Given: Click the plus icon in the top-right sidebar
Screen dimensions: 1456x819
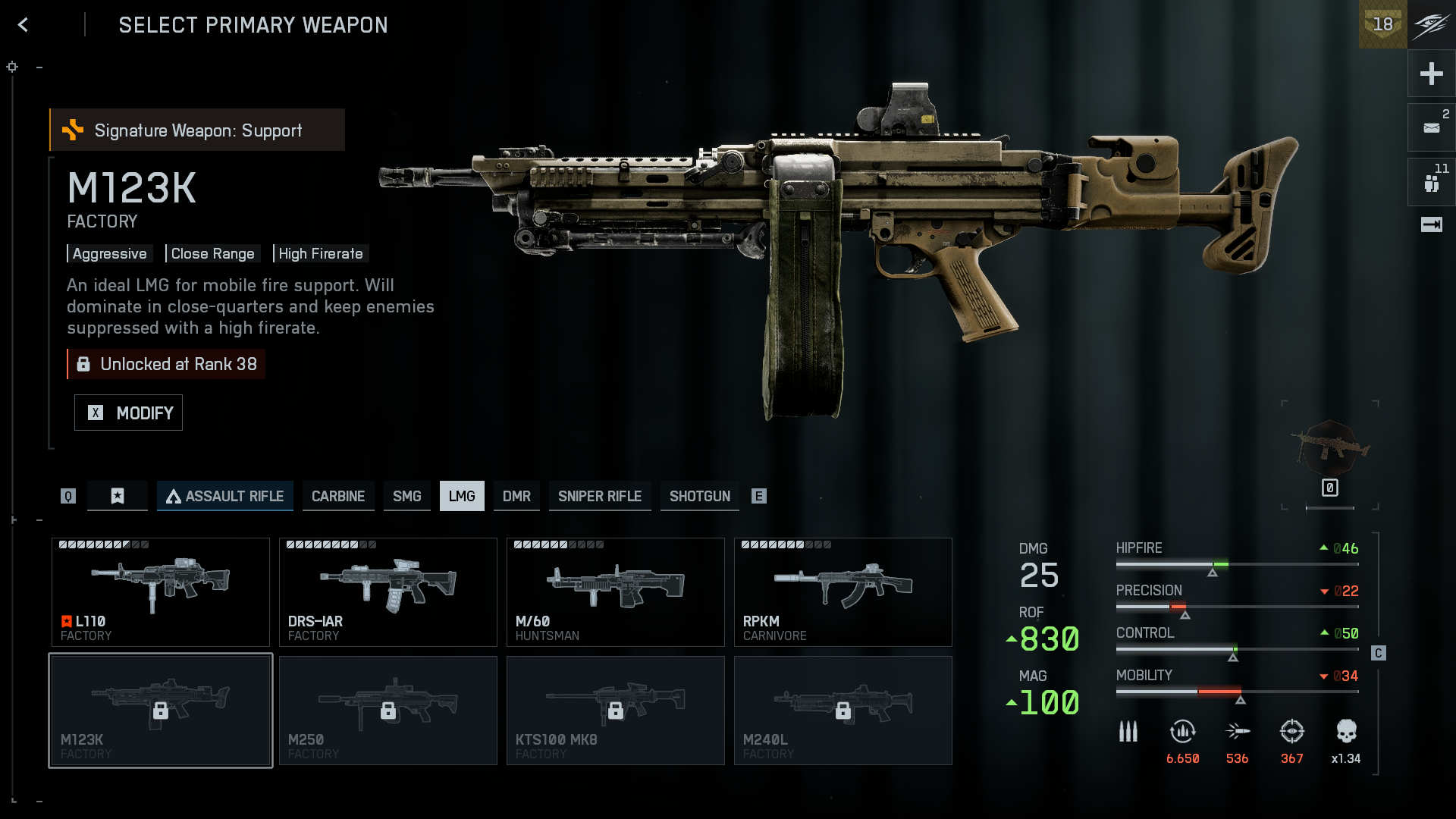Looking at the screenshot, I should 1431,74.
